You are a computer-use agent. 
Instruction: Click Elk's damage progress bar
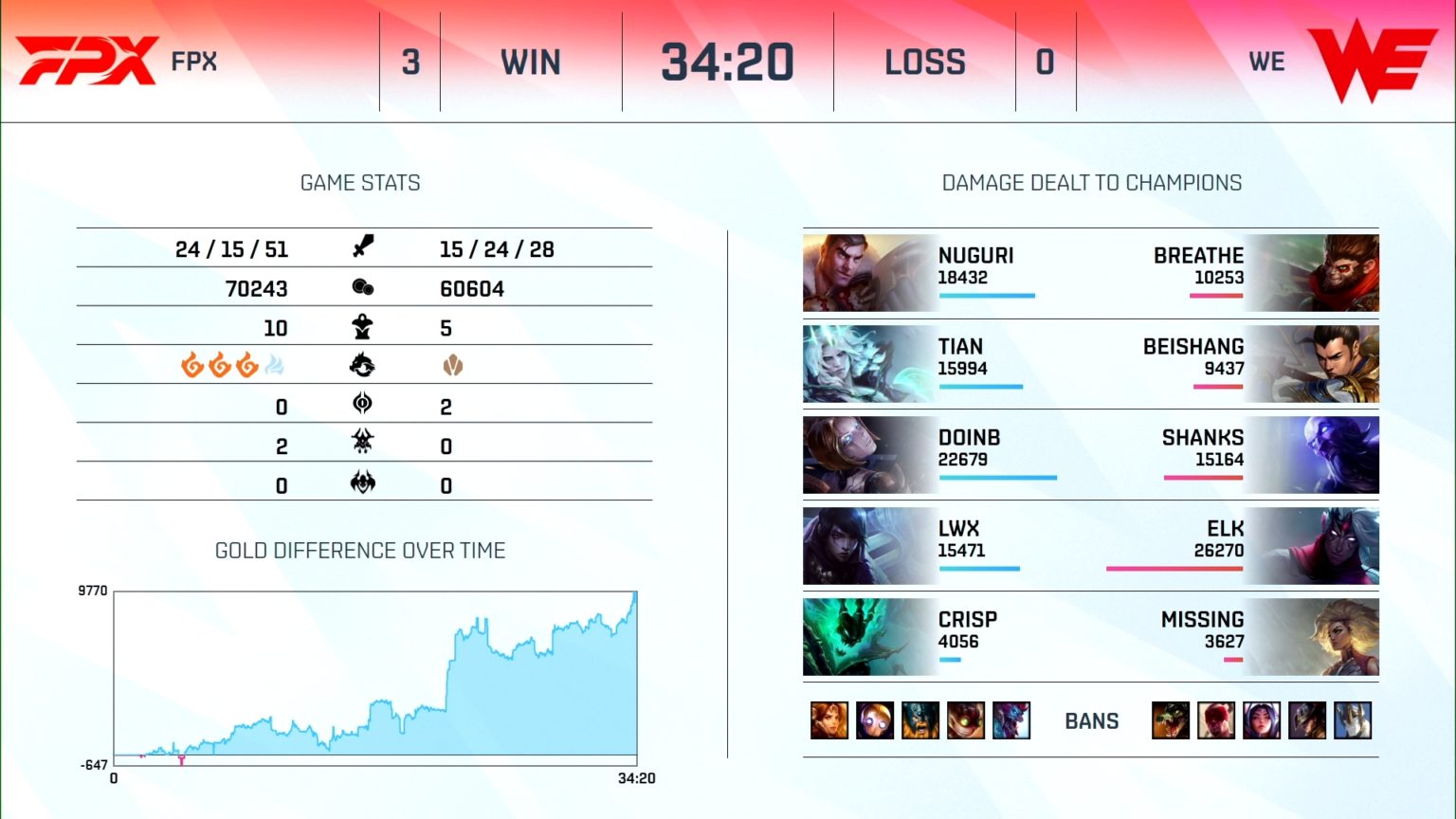coord(1174,570)
